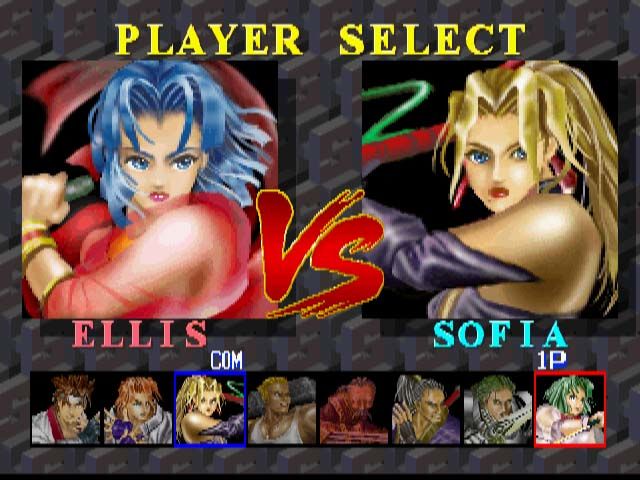Choose the red armored fighter portrait

click(353, 409)
